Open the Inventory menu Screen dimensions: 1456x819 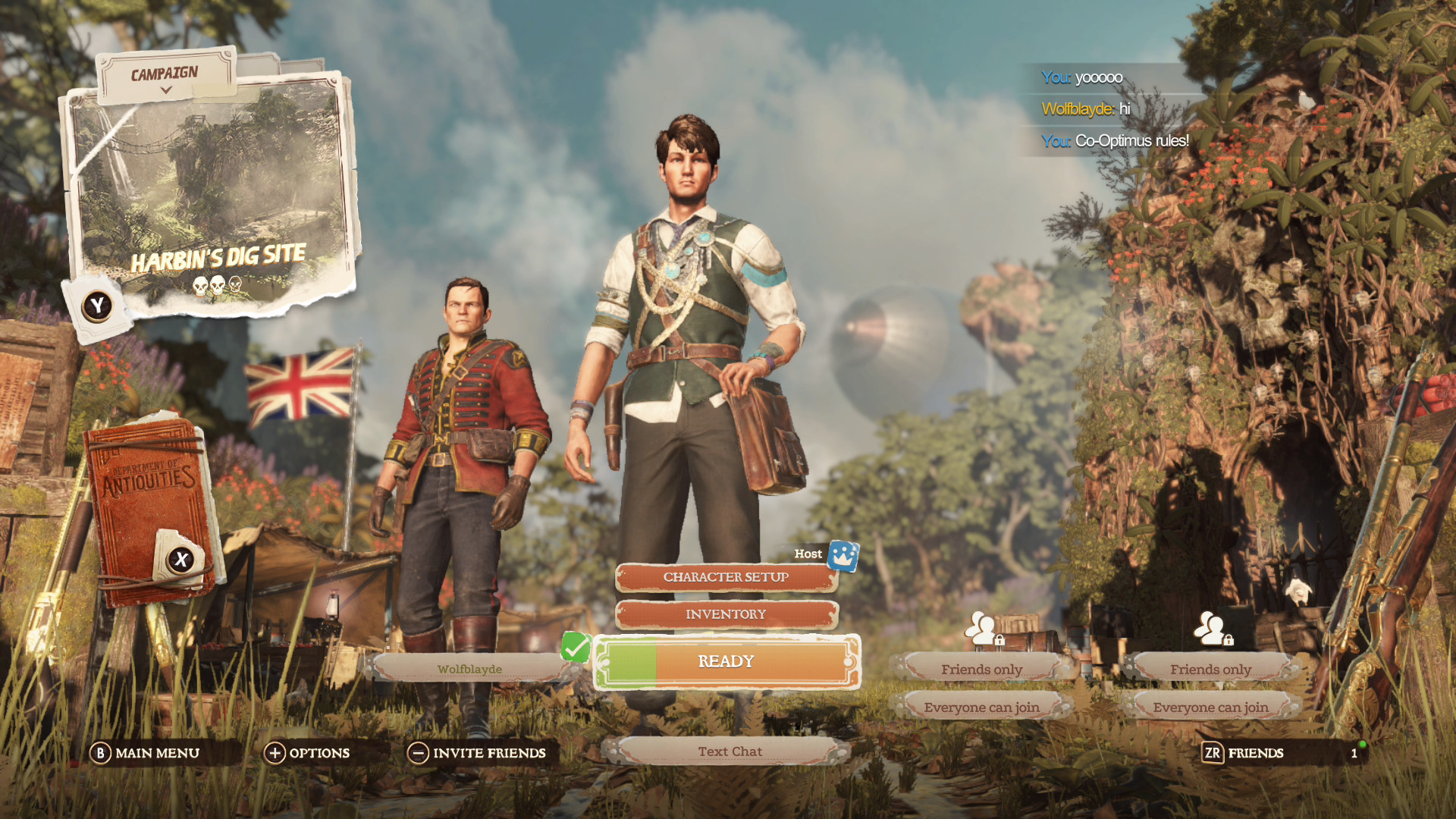[726, 614]
